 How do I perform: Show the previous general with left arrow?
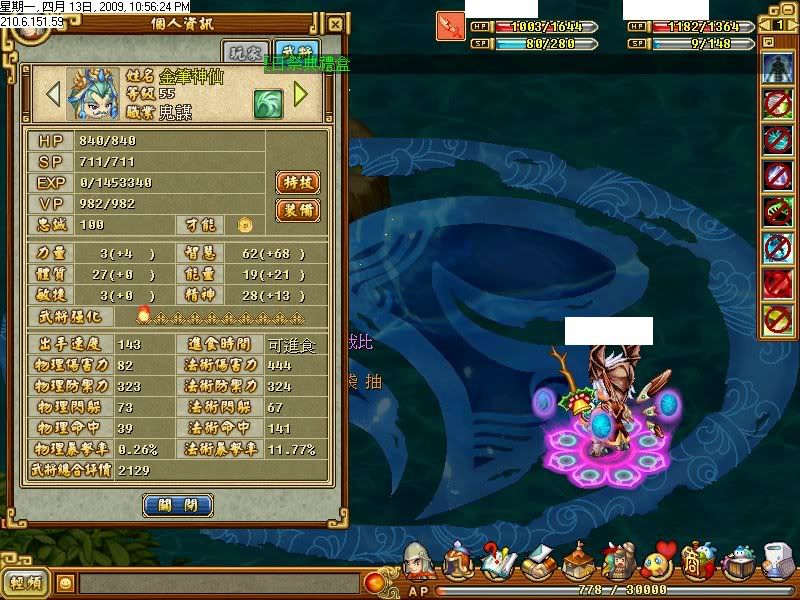(53, 94)
